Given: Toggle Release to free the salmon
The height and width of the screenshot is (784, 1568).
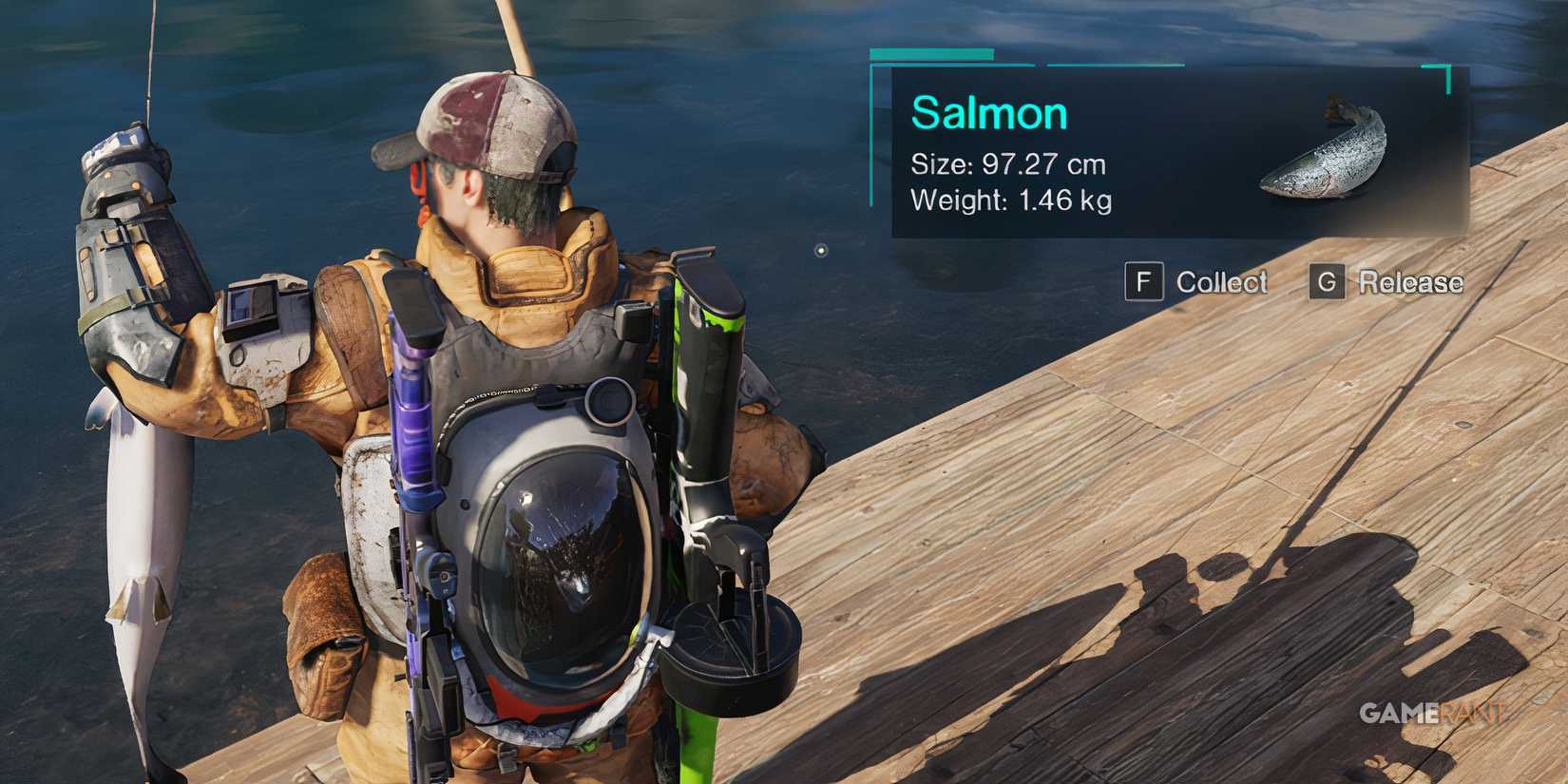Looking at the screenshot, I should click(x=1411, y=282).
